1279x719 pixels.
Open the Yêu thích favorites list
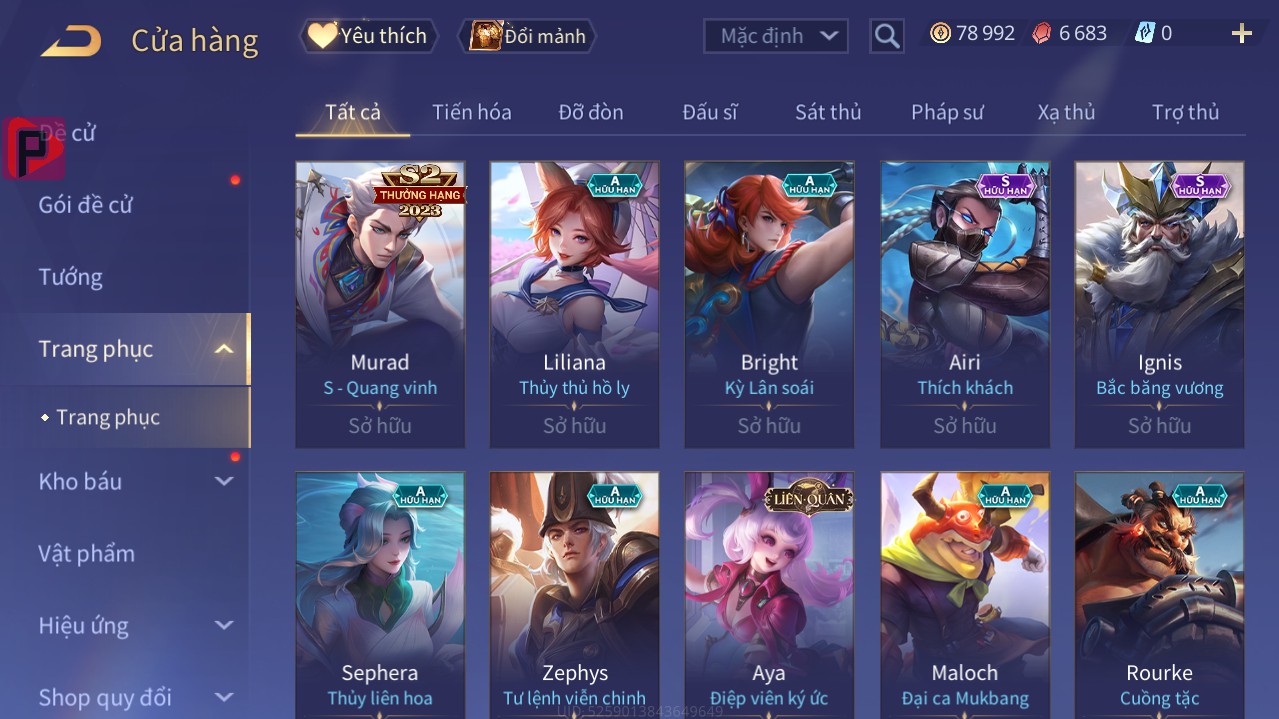[369, 36]
